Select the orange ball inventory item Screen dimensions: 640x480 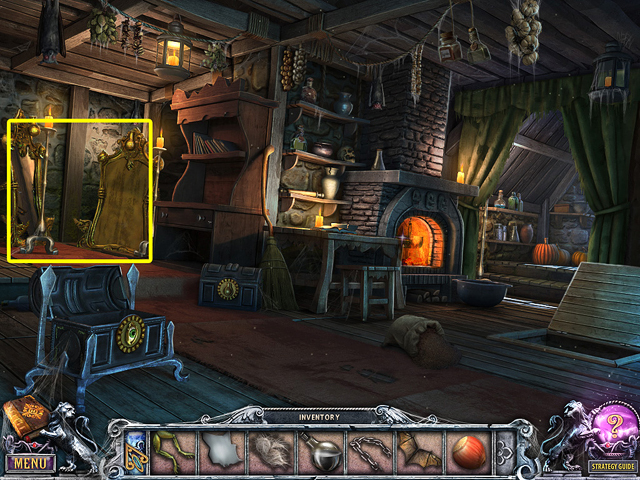[x=468, y=451]
